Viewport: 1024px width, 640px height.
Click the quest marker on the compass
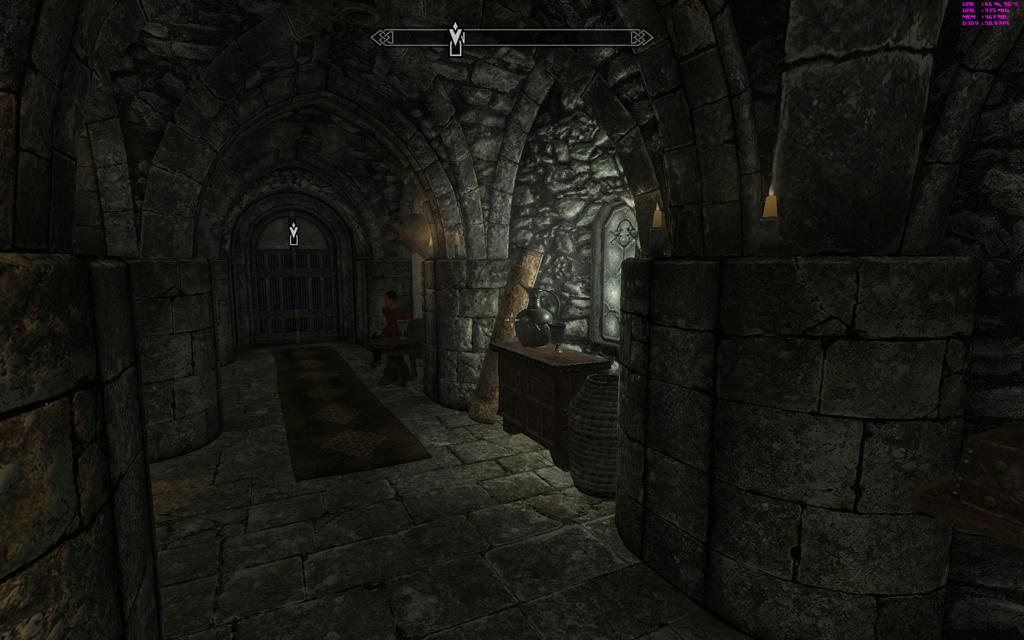456,39
